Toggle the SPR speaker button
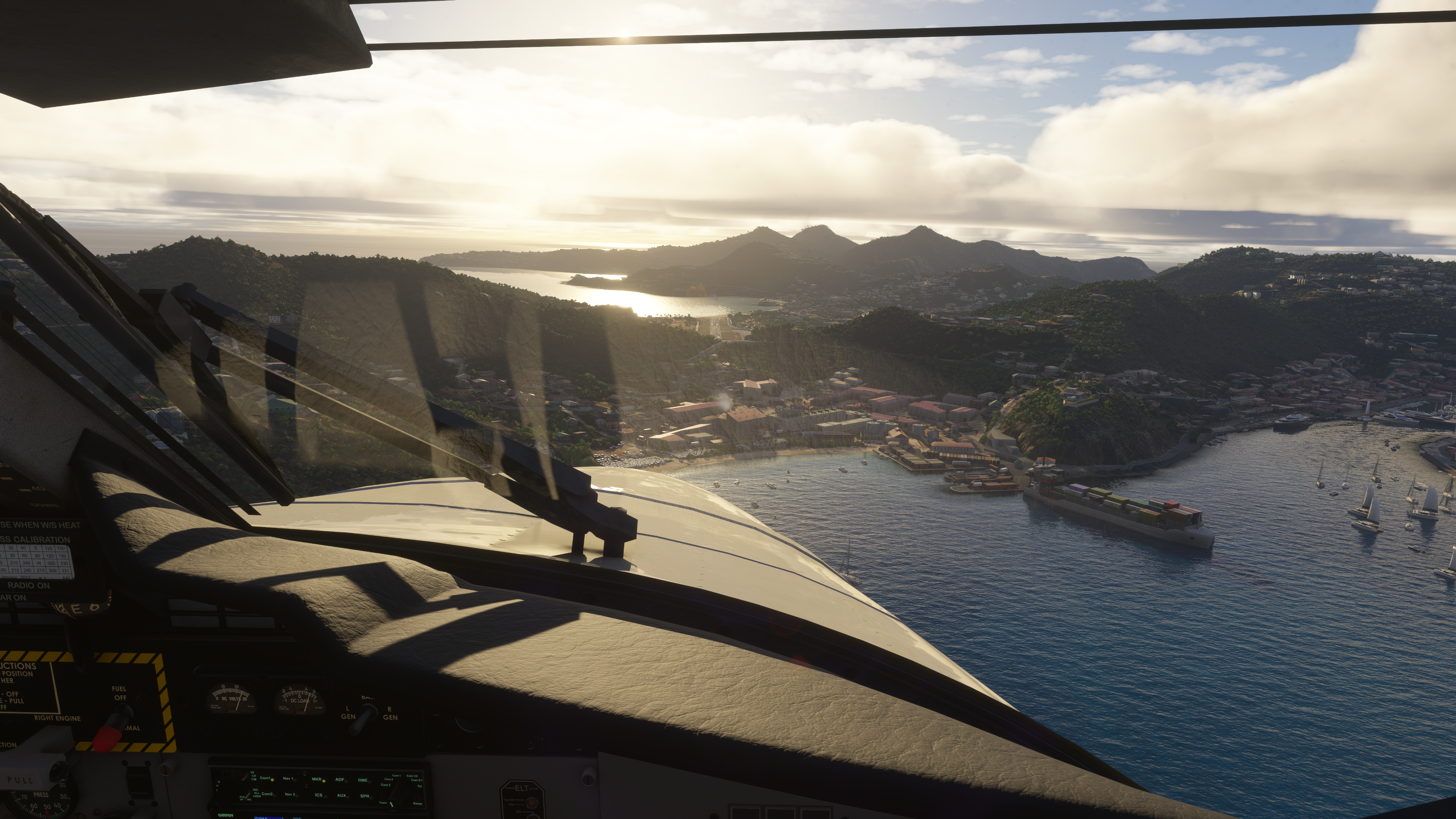 coord(365,796)
